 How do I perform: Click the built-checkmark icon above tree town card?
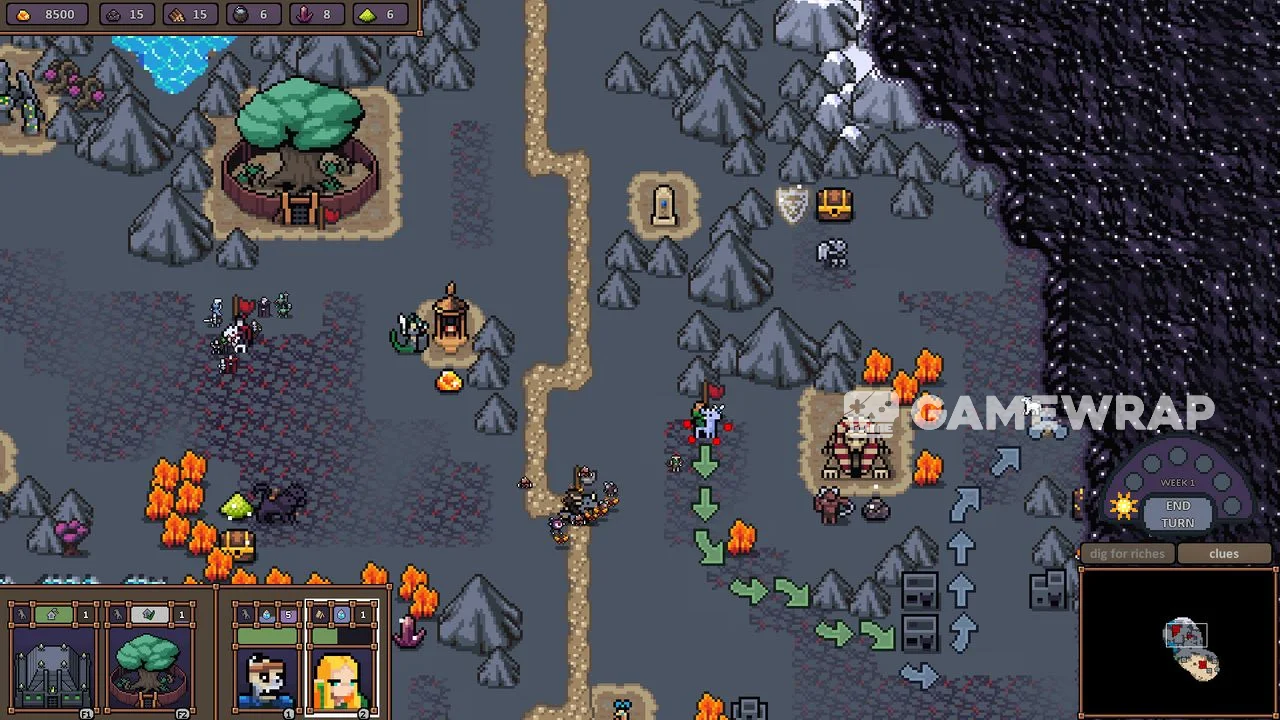pos(149,614)
